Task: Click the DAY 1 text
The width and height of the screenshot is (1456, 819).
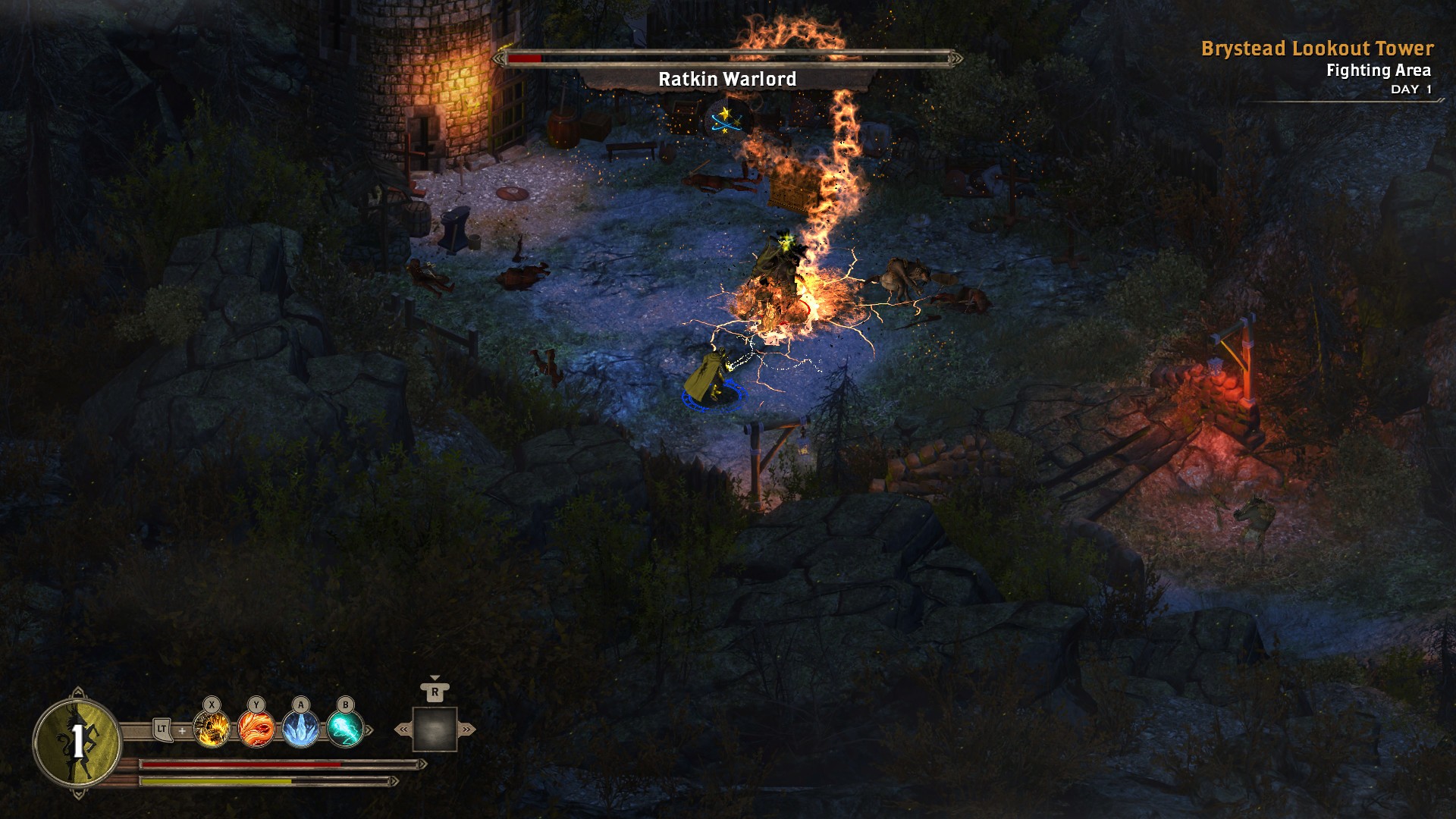Action: point(1411,89)
